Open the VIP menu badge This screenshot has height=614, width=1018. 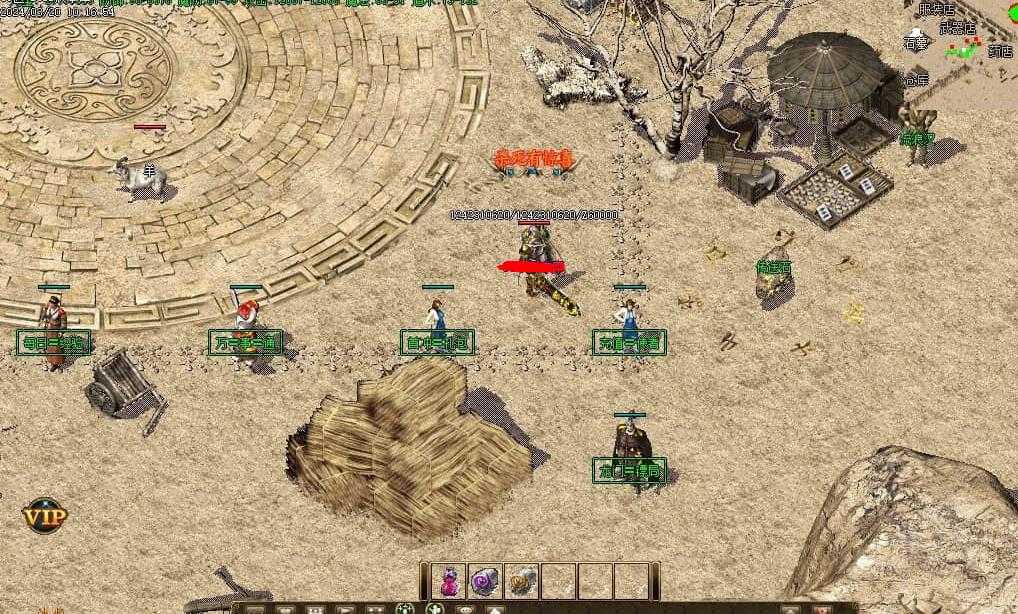pyautogui.click(x=44, y=516)
